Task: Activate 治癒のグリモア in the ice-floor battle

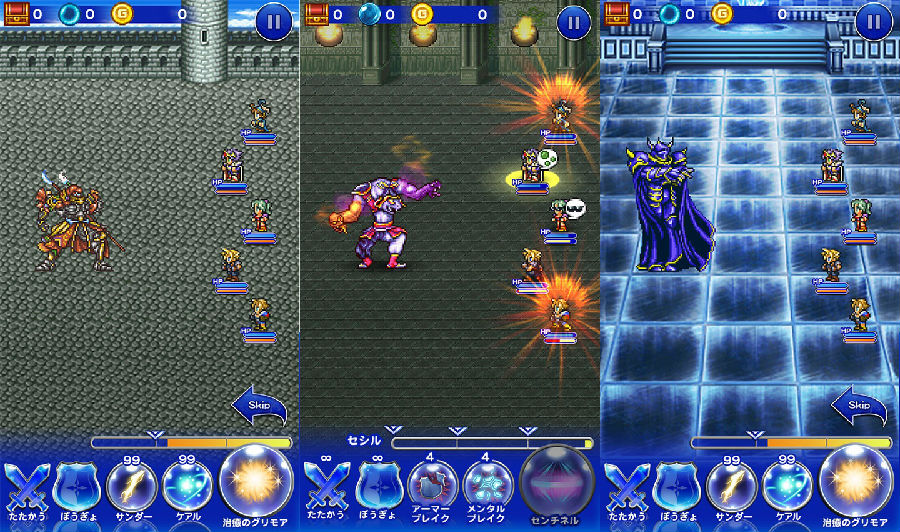Action: pos(857,480)
